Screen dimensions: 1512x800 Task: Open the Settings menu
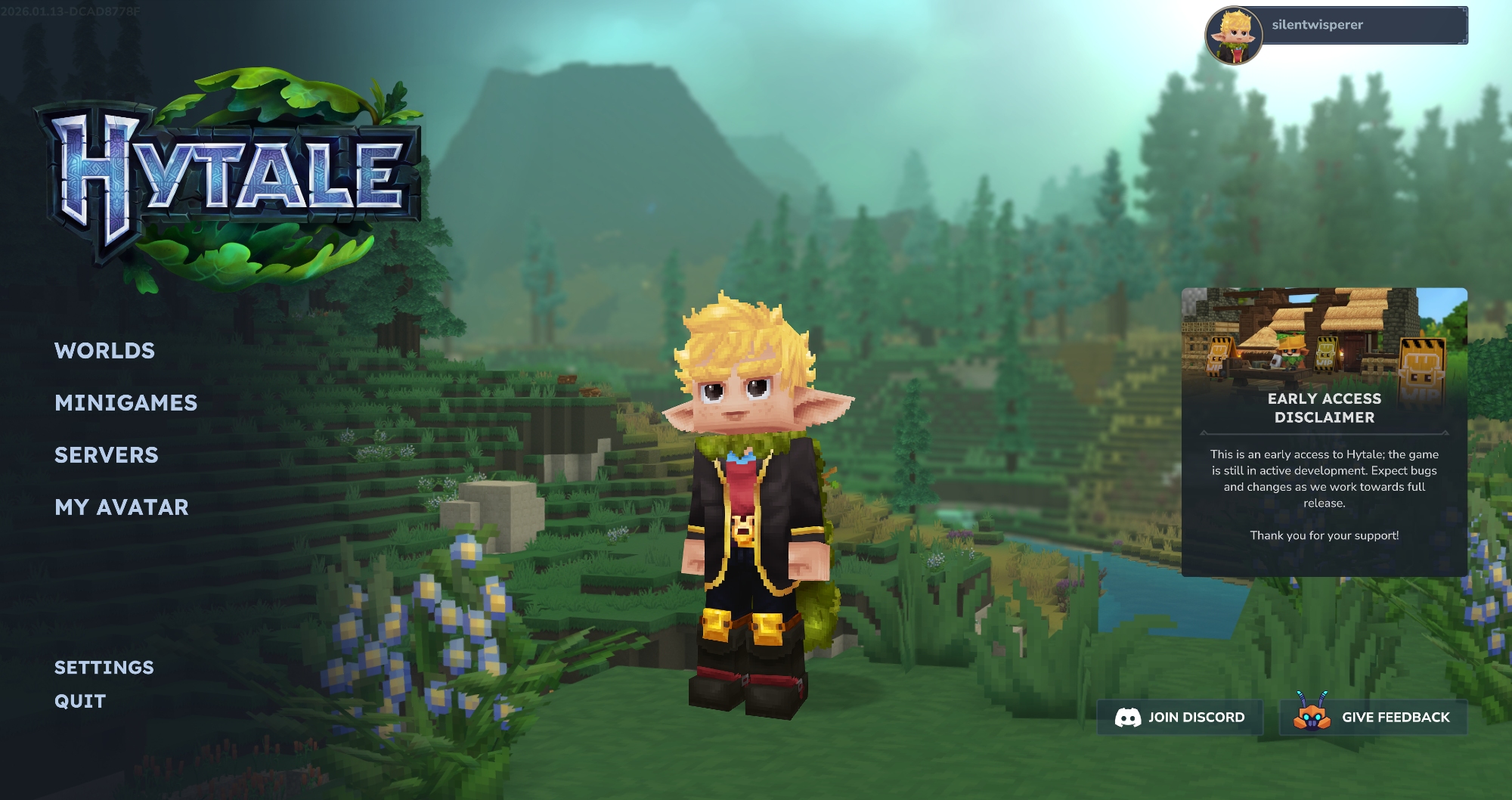coord(104,668)
